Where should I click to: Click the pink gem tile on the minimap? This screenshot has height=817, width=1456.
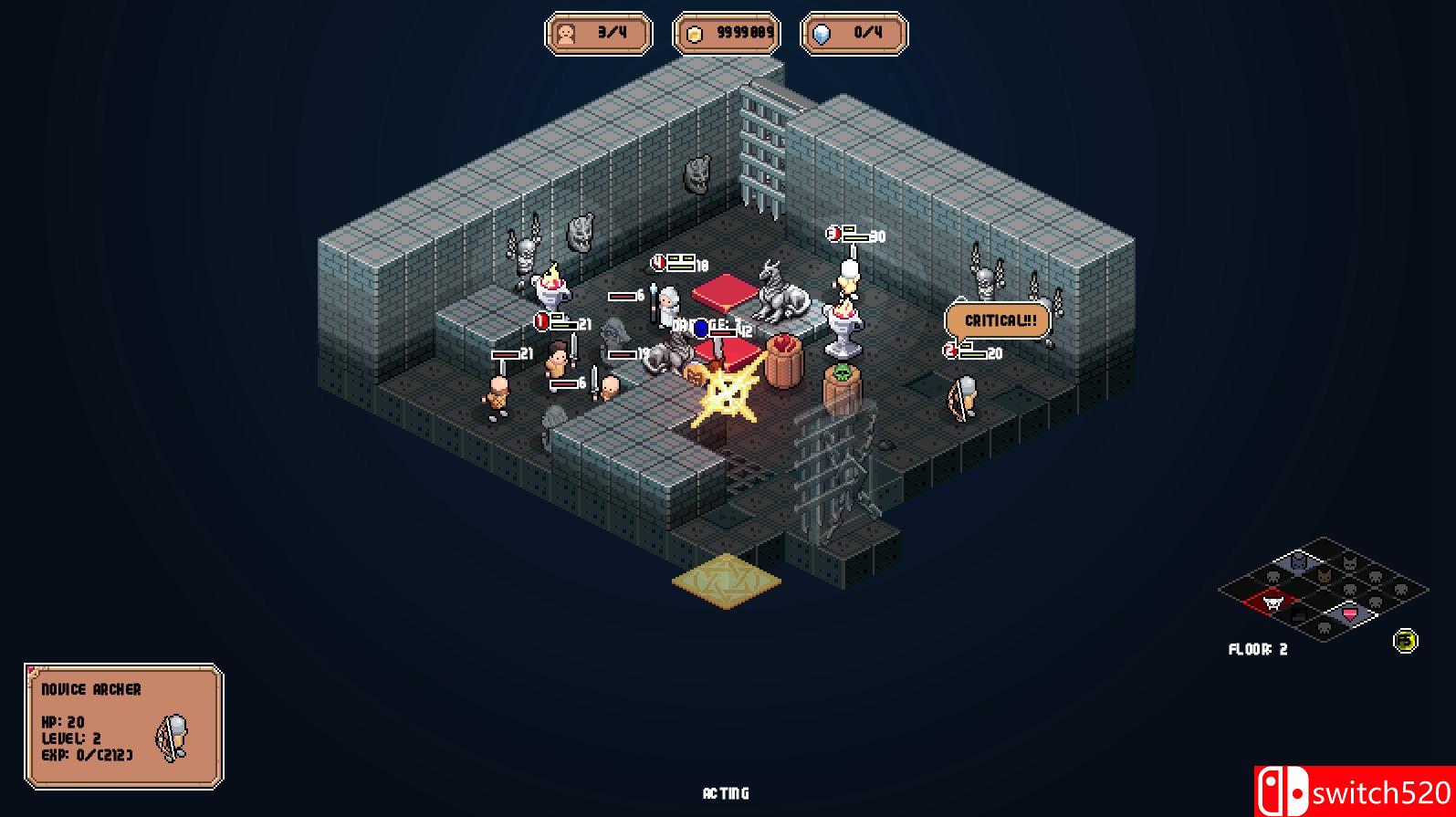(1350, 614)
